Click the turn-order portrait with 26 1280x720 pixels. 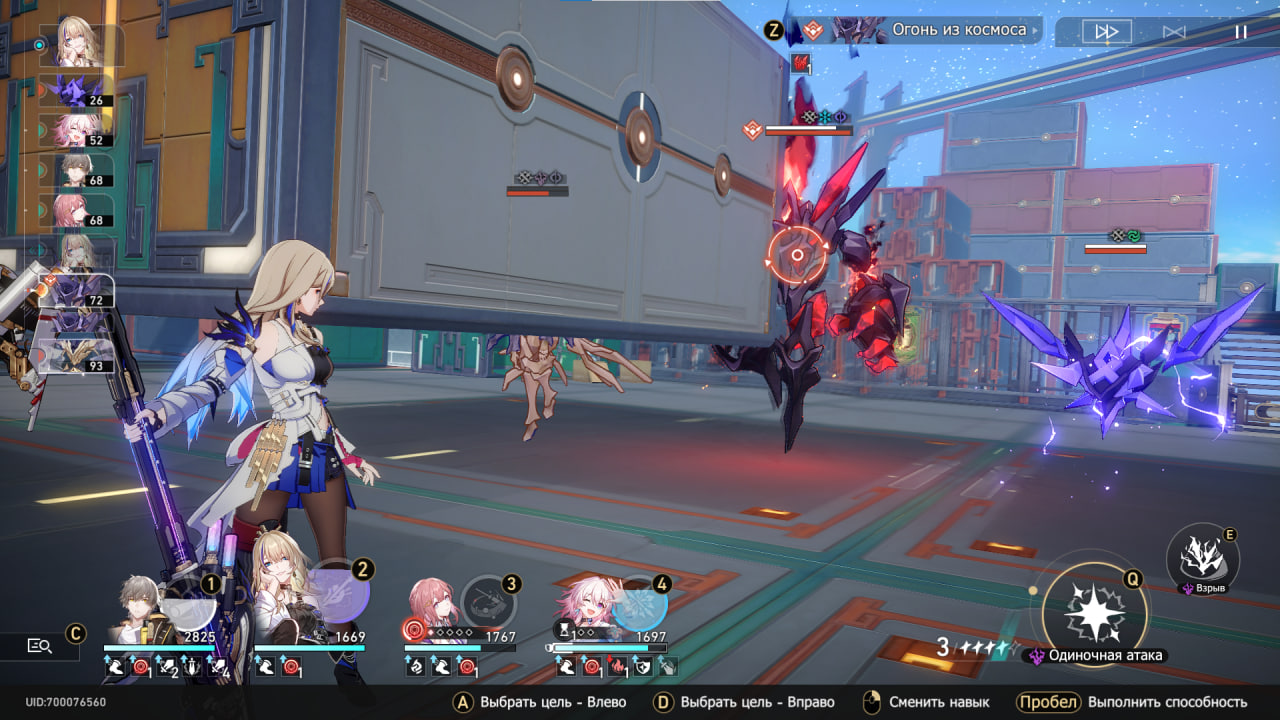76,90
